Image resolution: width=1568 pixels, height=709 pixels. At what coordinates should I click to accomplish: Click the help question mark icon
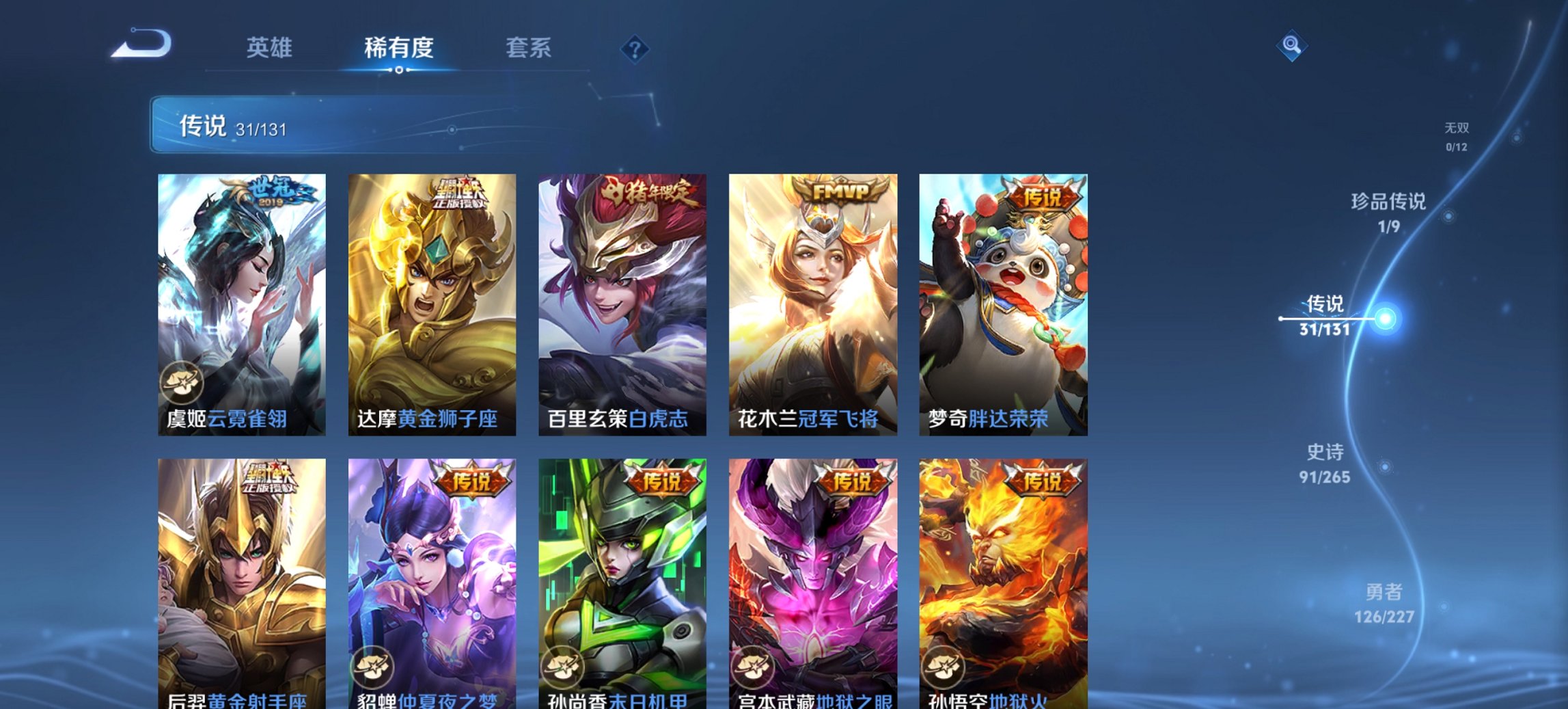(636, 51)
